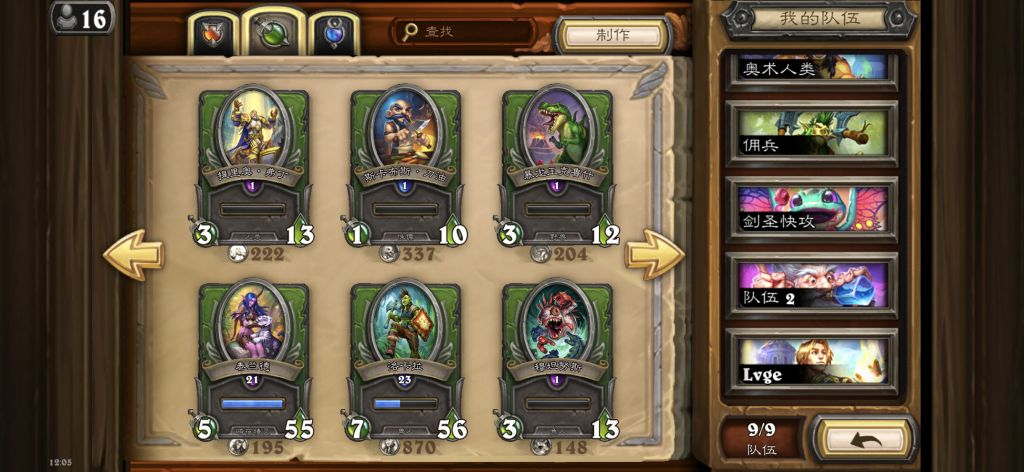Open the 队伍 2 team
This screenshot has width=1024, height=472.
pos(812,284)
